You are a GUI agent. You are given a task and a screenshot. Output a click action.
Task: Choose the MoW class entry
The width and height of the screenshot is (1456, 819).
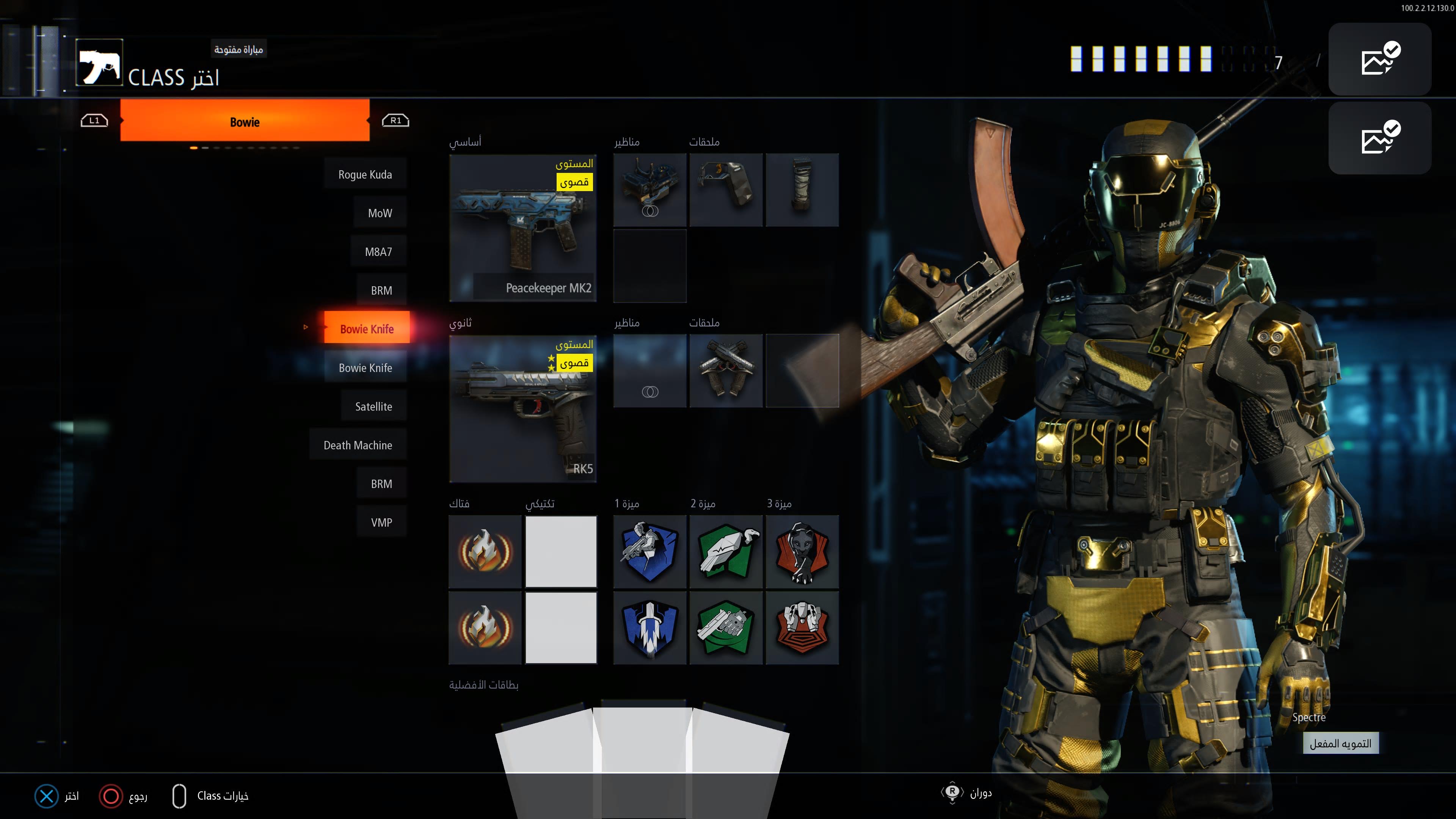click(380, 212)
